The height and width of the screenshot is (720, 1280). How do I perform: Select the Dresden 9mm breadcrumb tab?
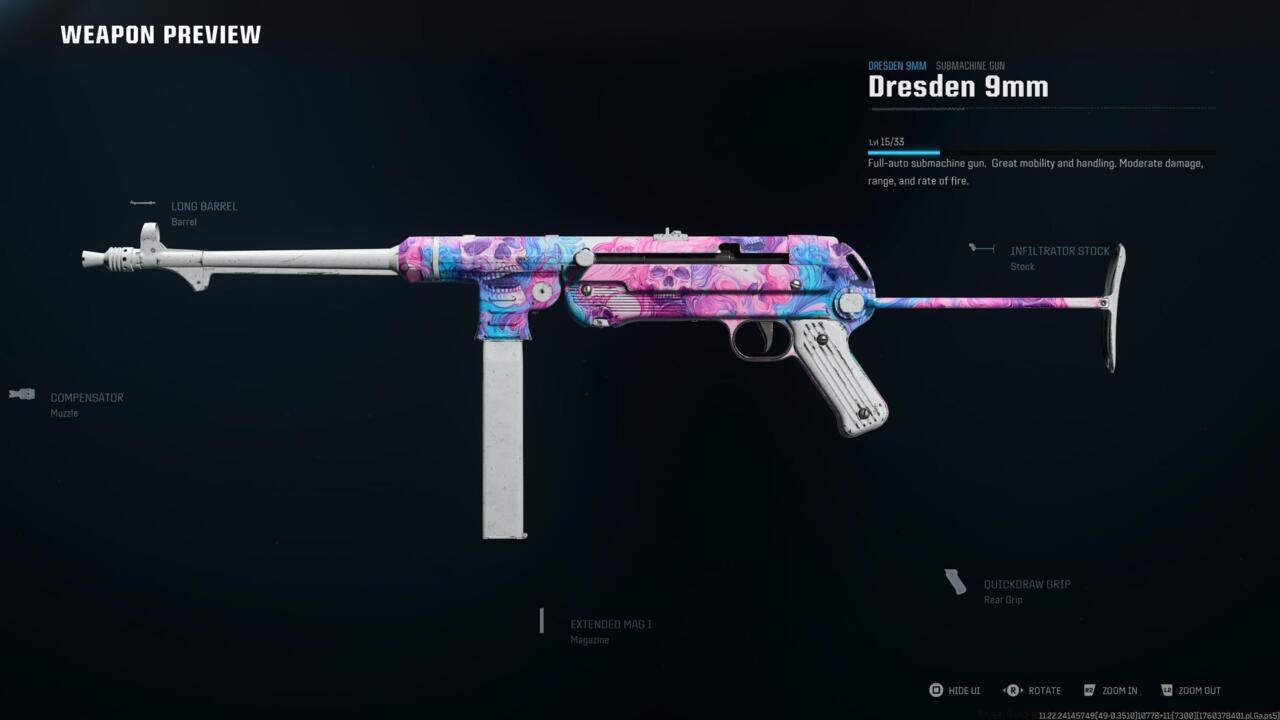pyautogui.click(x=896, y=65)
